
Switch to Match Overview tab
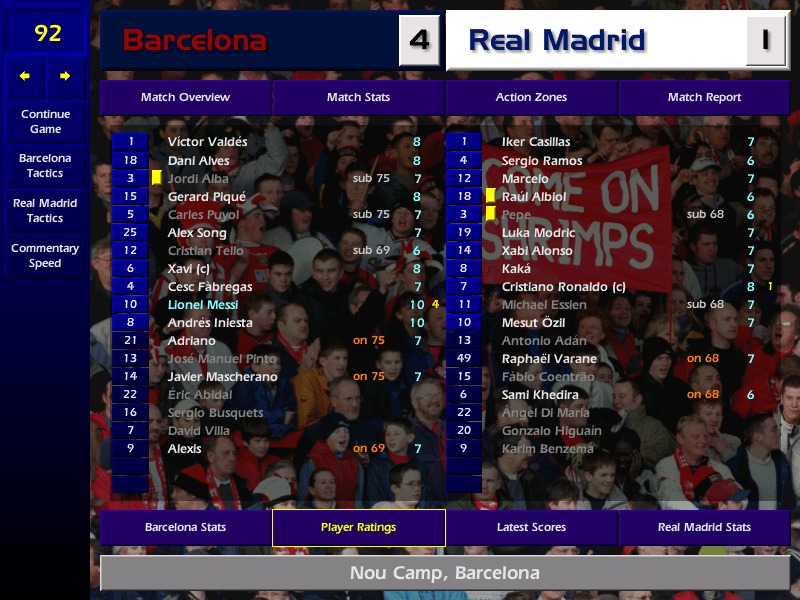[x=185, y=97]
